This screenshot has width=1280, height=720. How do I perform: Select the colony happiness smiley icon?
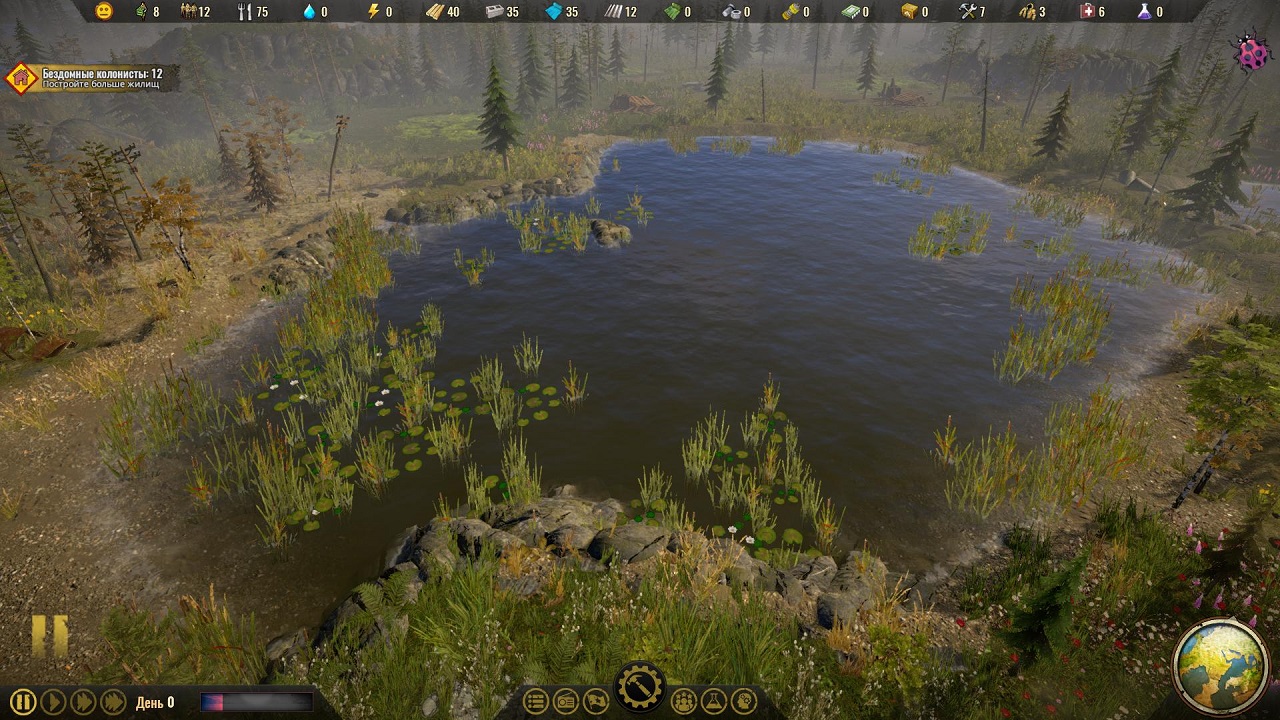click(104, 12)
